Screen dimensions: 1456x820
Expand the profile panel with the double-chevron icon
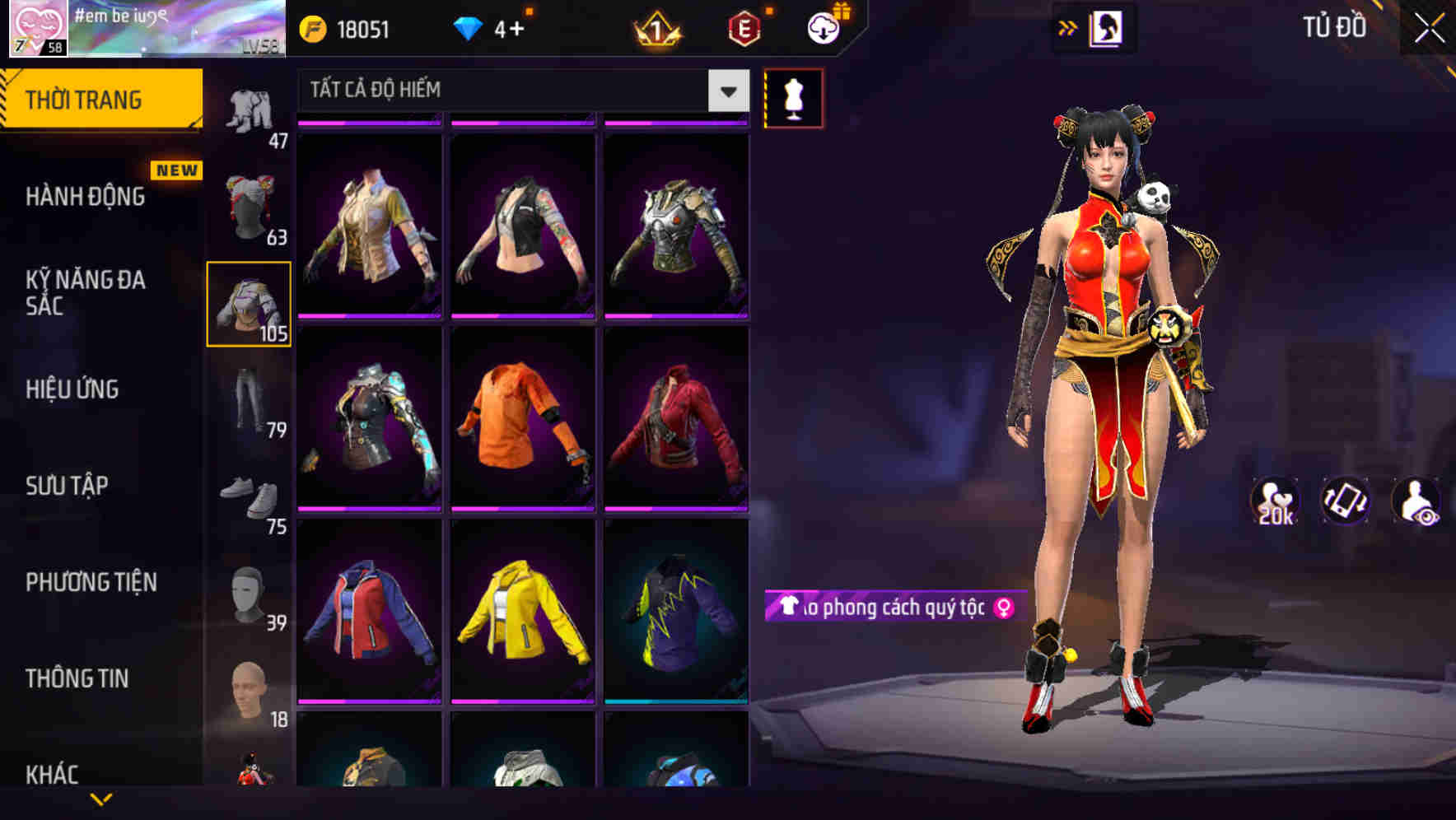pos(1068,27)
